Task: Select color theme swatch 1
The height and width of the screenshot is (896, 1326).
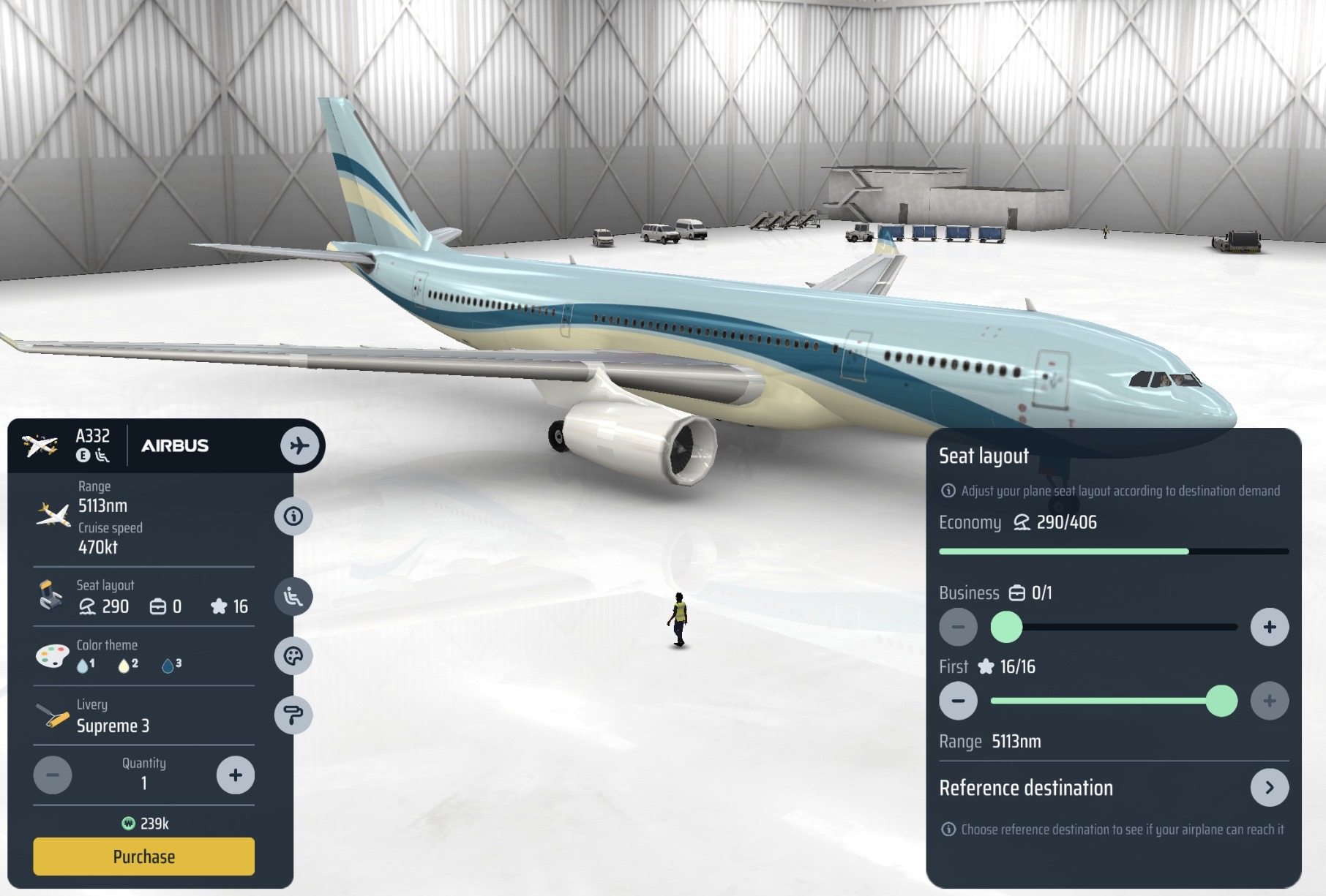Action: coord(85,665)
